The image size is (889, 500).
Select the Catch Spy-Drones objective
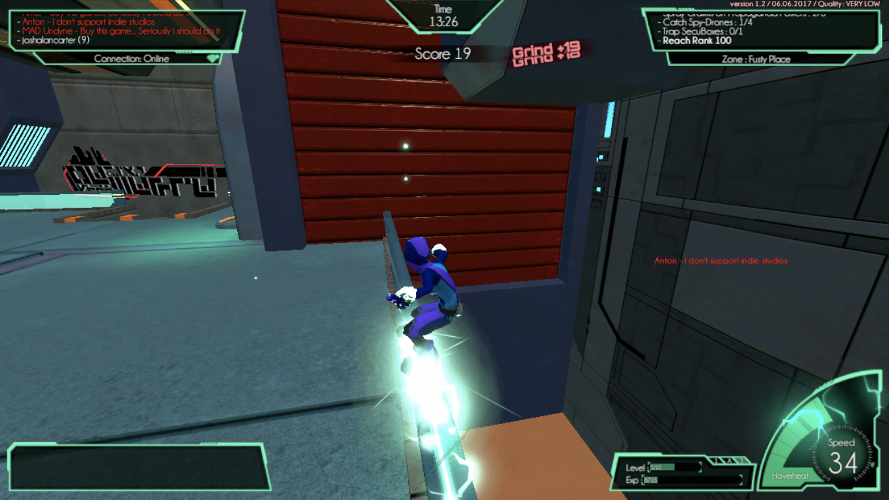point(706,20)
